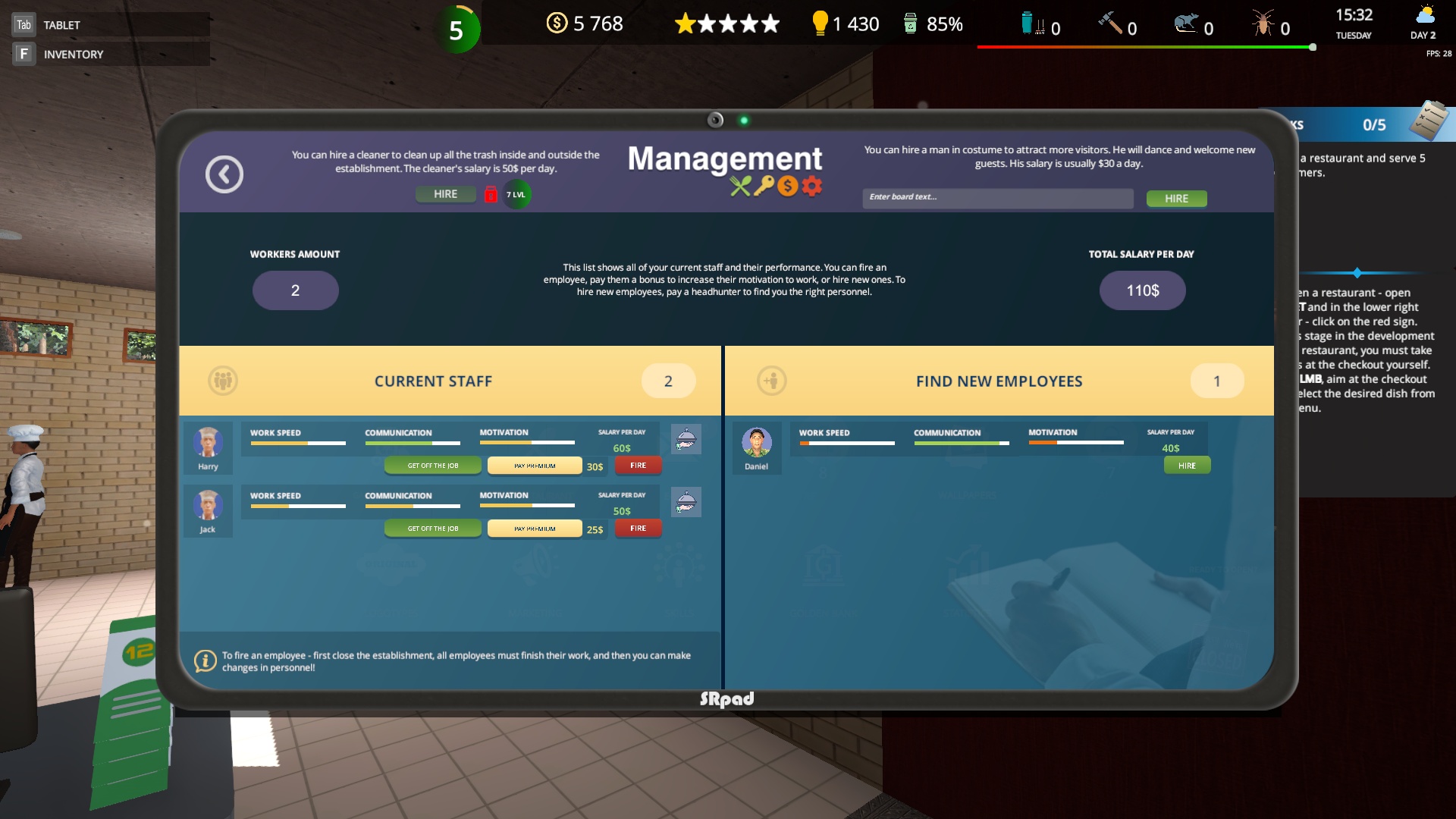Click the power status dot above Management screen
The image size is (1456, 819).
click(x=745, y=119)
